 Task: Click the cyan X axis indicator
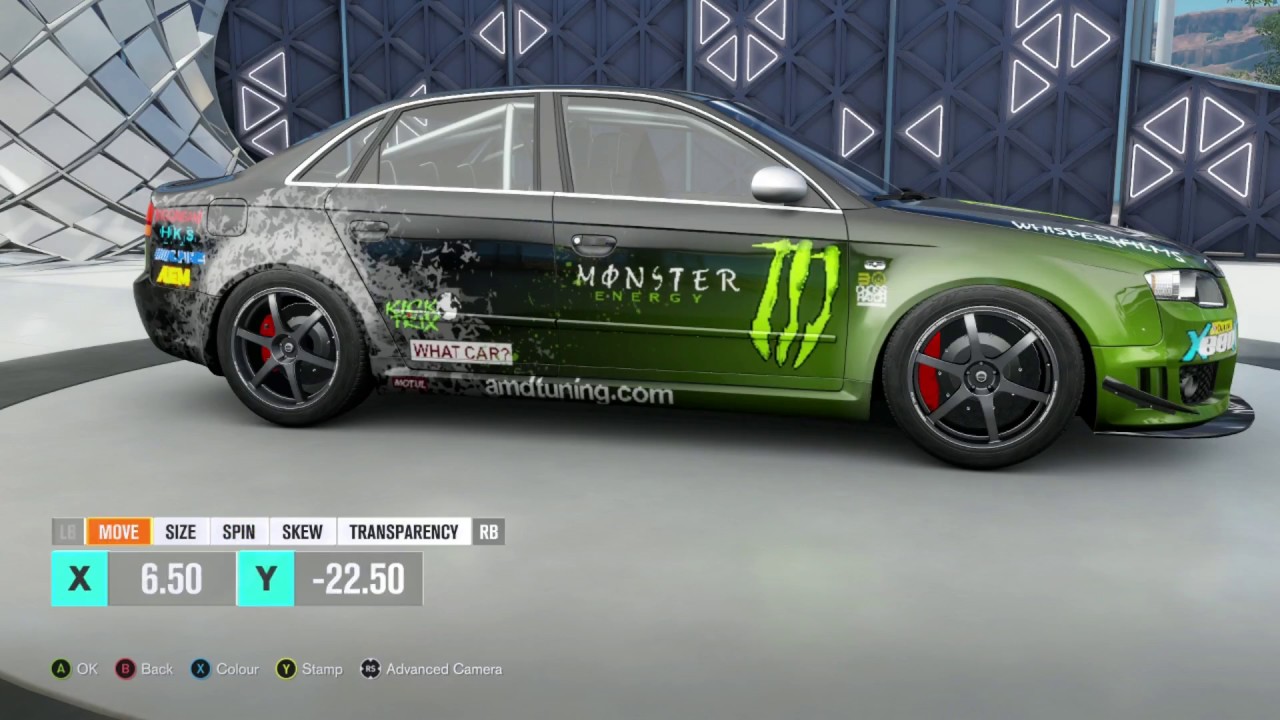tap(79, 579)
